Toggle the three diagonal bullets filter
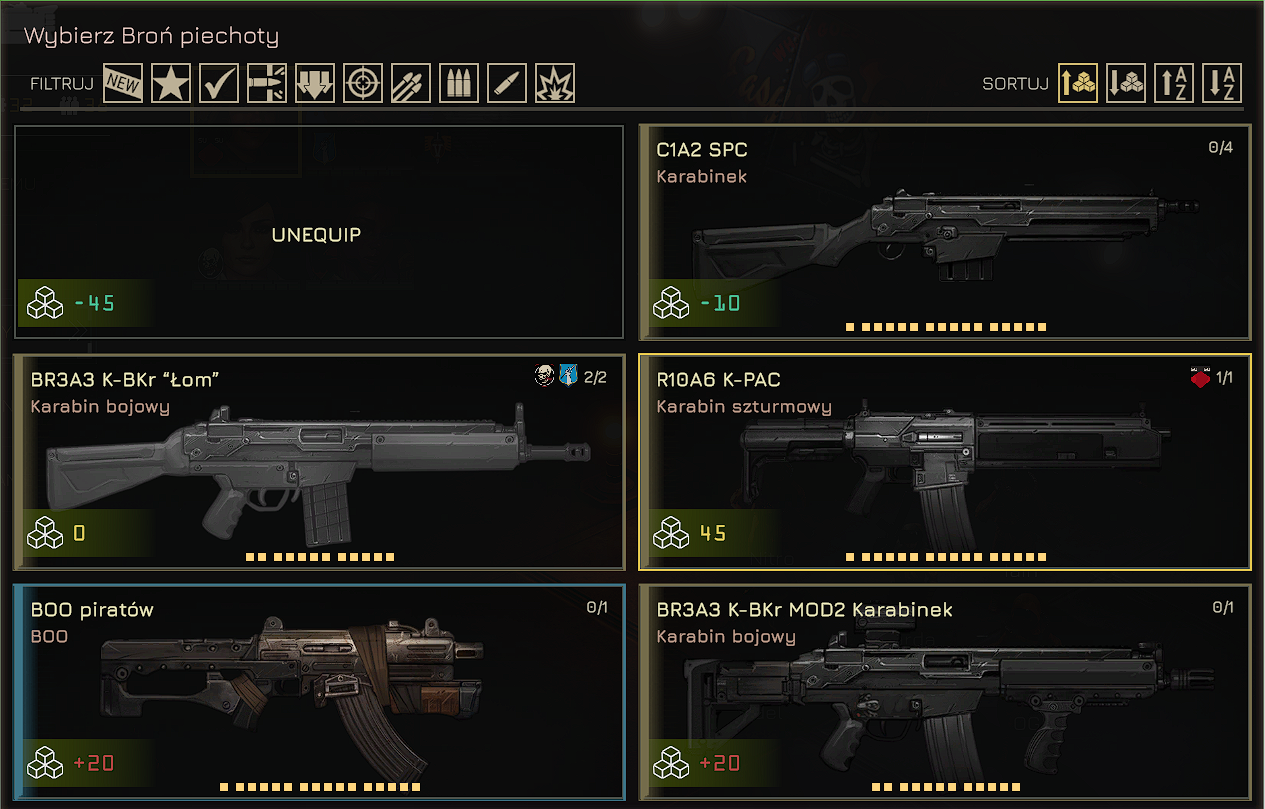 (411, 84)
